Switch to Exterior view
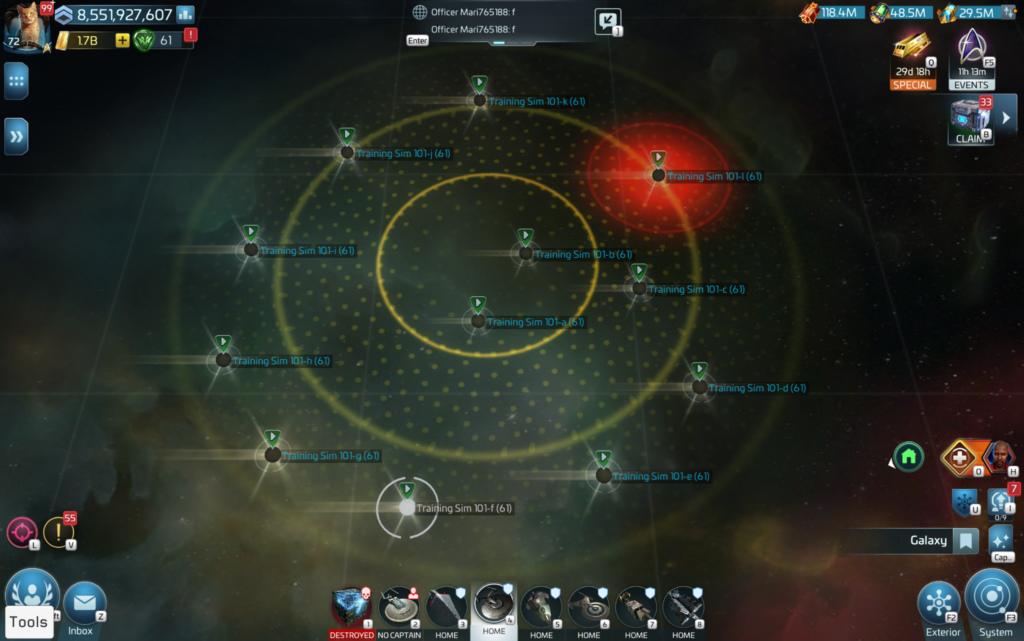This screenshot has width=1024, height=641. [940, 603]
